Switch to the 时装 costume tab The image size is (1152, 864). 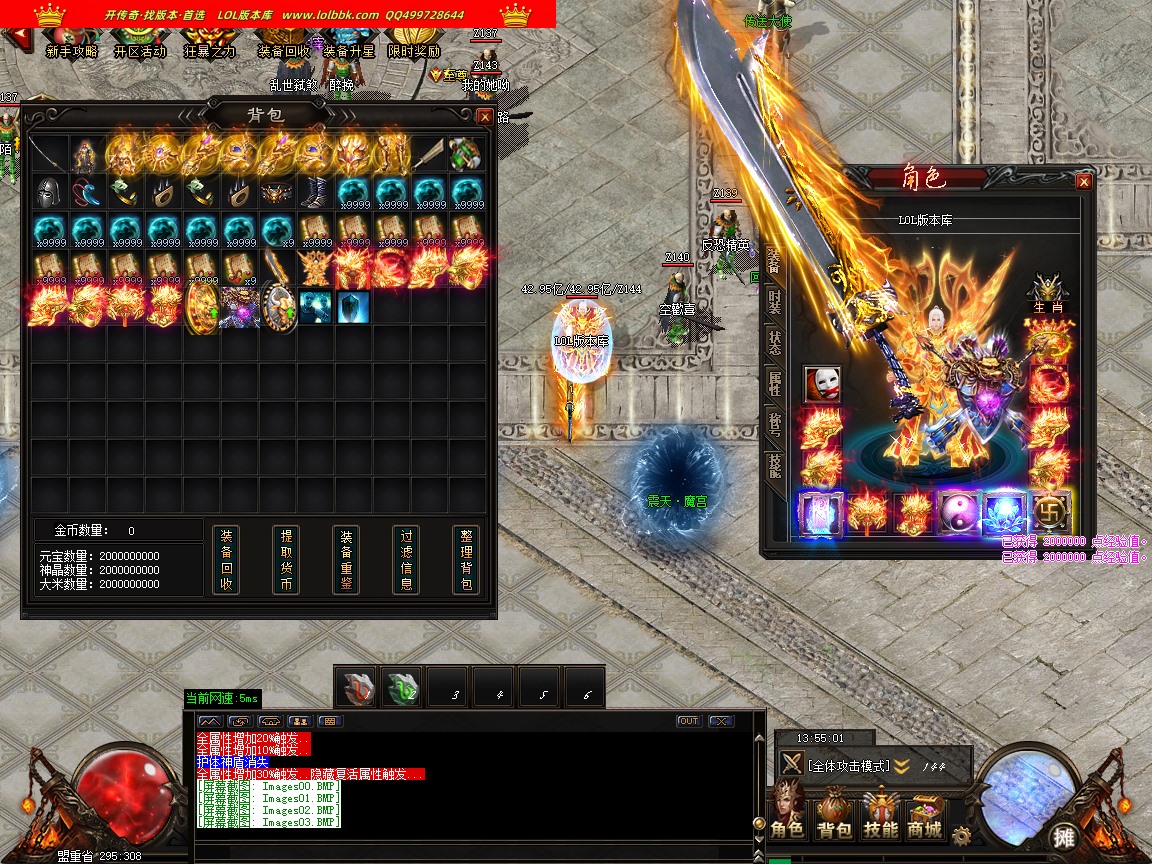click(x=774, y=300)
